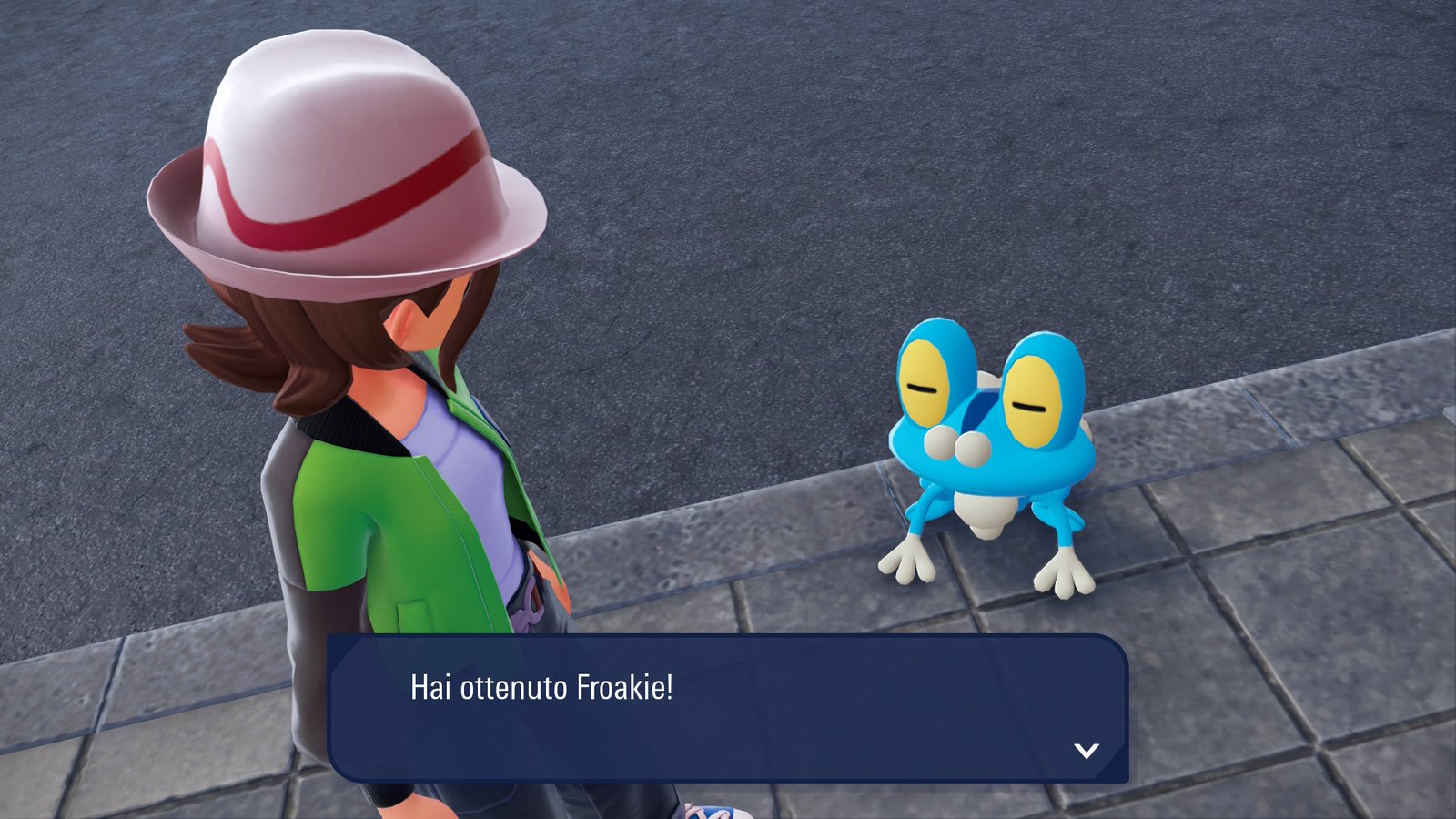Advance dialogue with the down arrow

point(1087,751)
